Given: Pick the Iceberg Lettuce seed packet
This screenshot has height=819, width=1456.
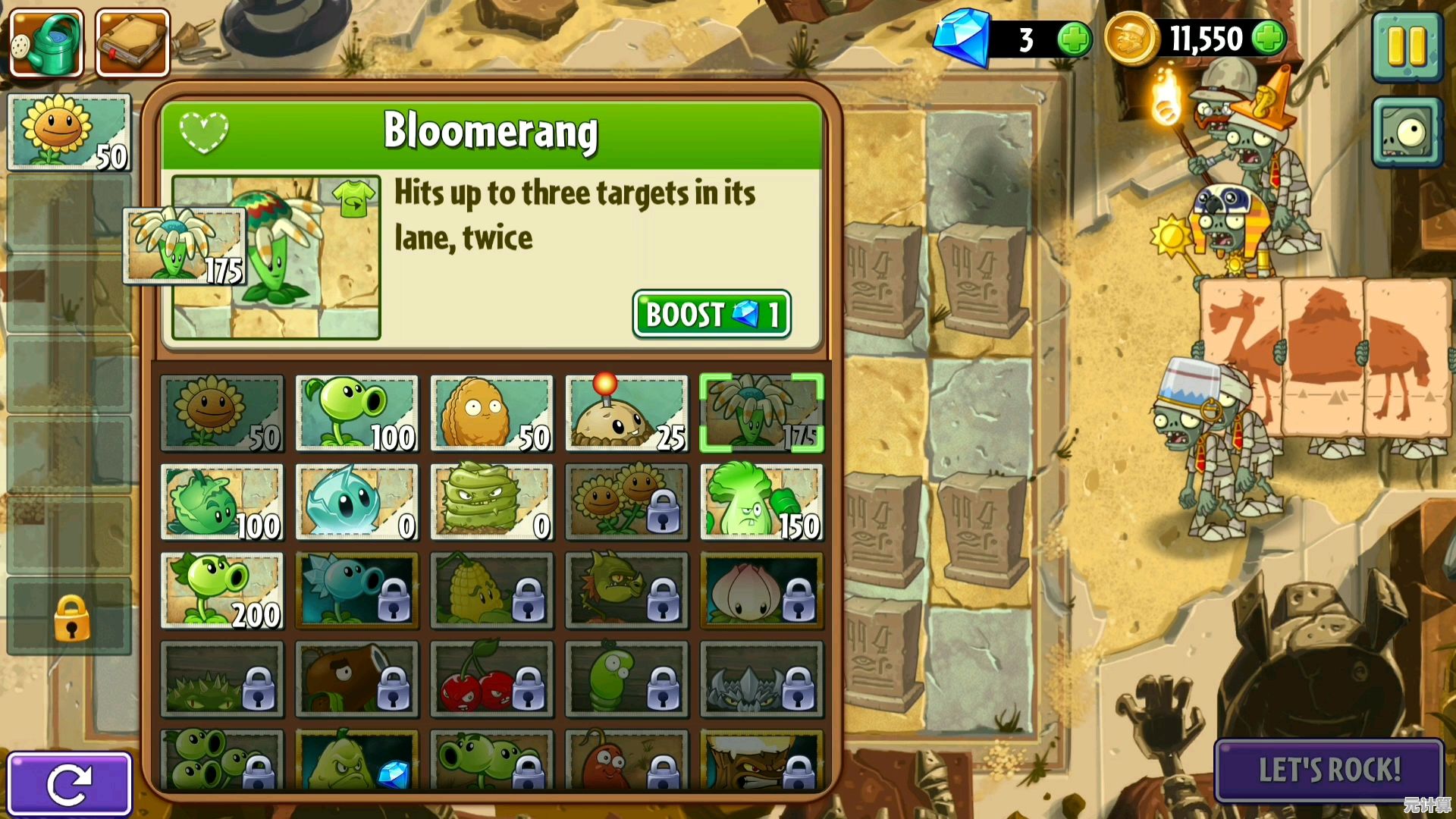Looking at the screenshot, I should click(356, 502).
